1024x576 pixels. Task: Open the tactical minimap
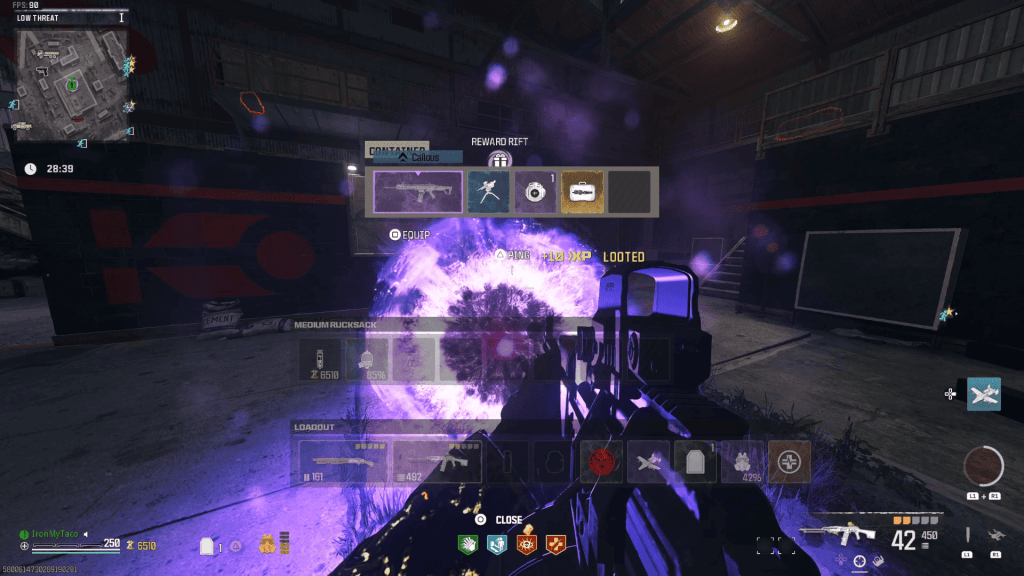coord(70,86)
